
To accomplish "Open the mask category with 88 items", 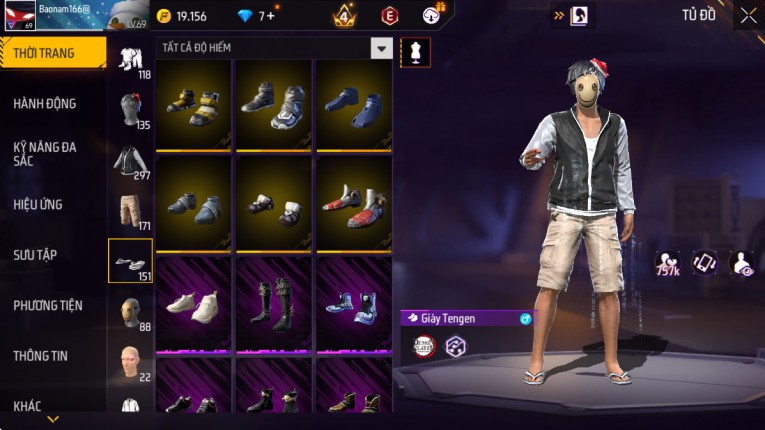I will (x=130, y=313).
